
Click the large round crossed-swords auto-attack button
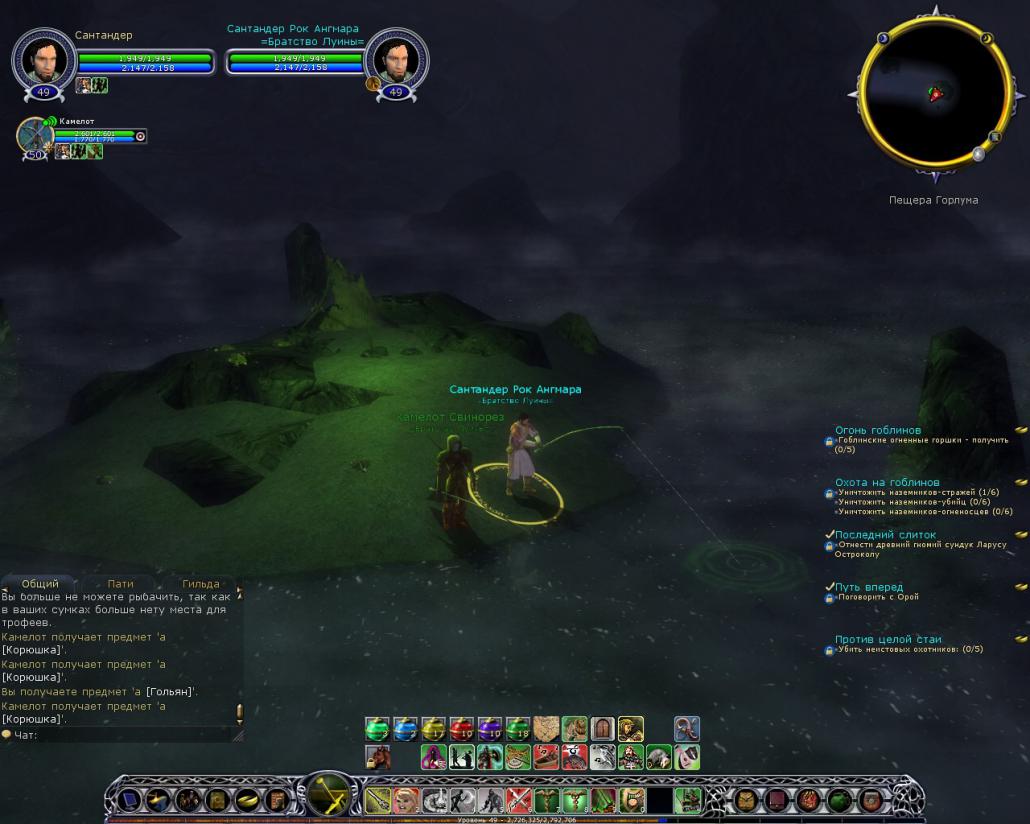tap(329, 797)
